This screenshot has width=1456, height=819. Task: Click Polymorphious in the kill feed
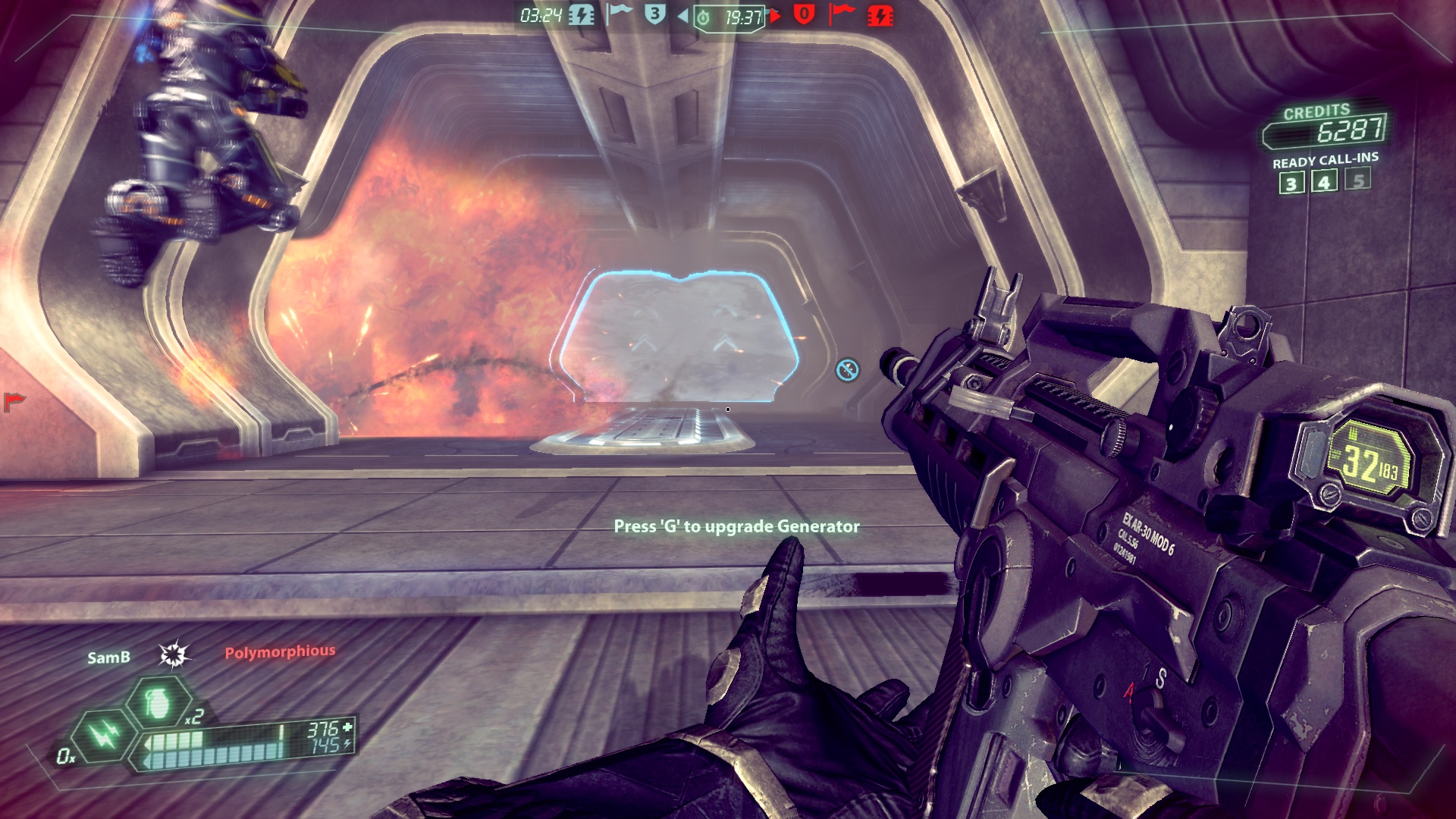[x=280, y=651]
